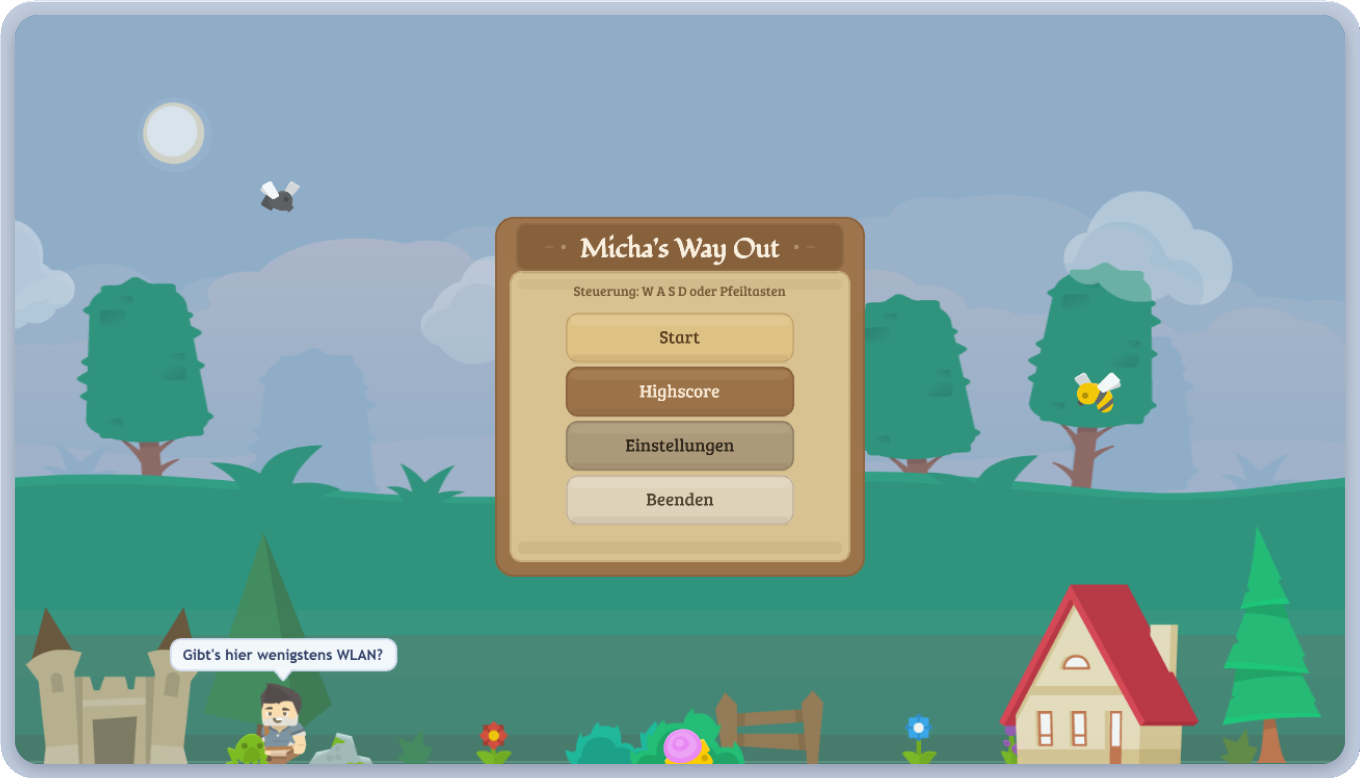Open the Einstellungen menu
The height and width of the screenshot is (778, 1360).
click(679, 446)
